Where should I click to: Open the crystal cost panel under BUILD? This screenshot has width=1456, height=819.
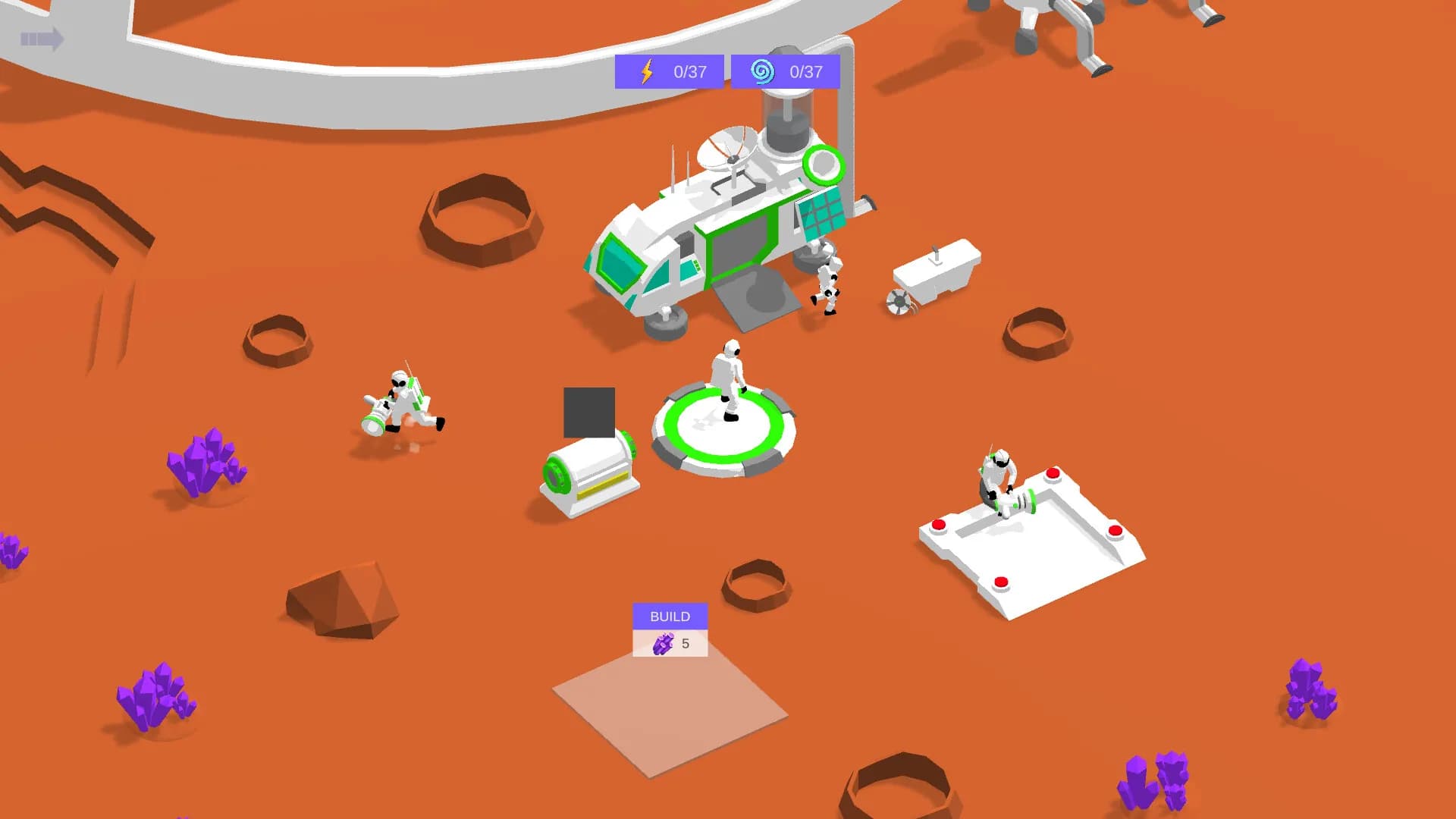pos(670,645)
